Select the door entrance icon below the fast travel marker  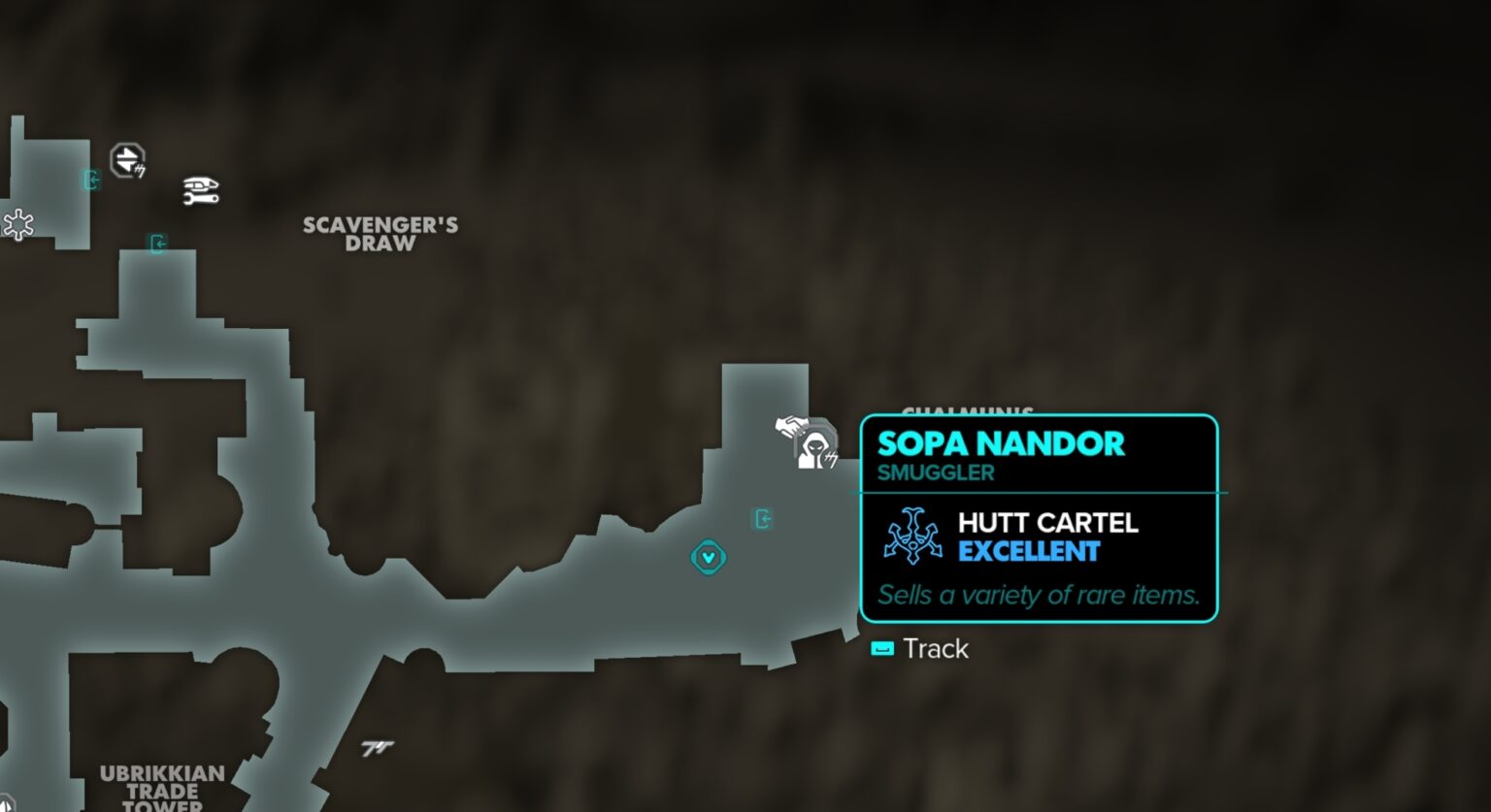(158, 244)
